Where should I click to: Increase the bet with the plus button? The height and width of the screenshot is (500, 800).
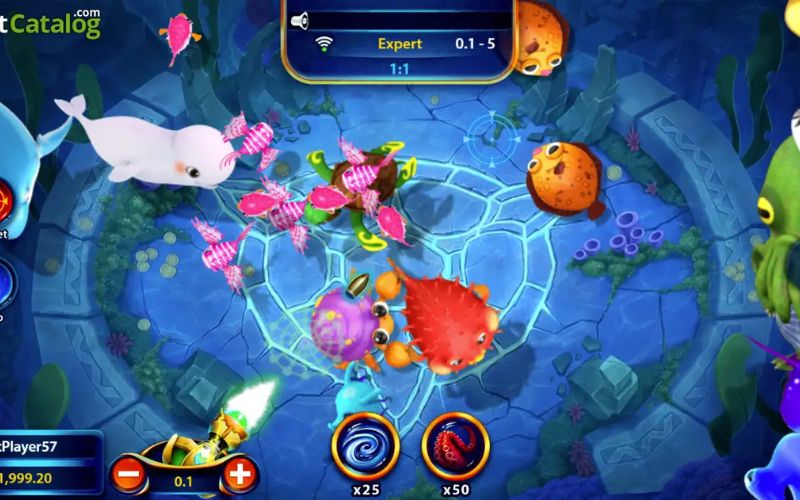coord(239,474)
